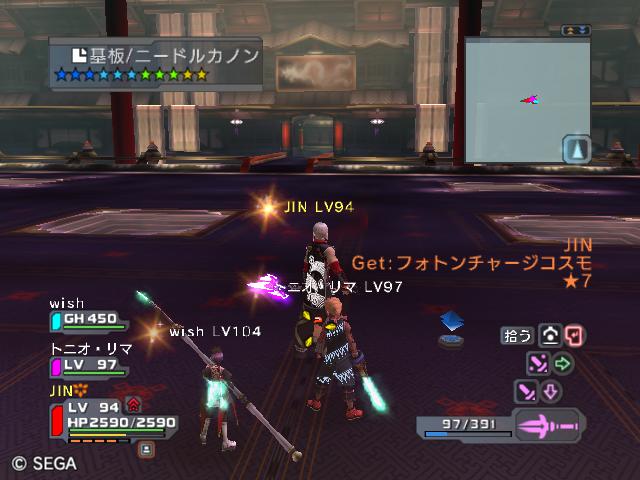The width and height of the screenshot is (640, 480).
Task: Select party member wish's status panel
Action: coord(88,319)
